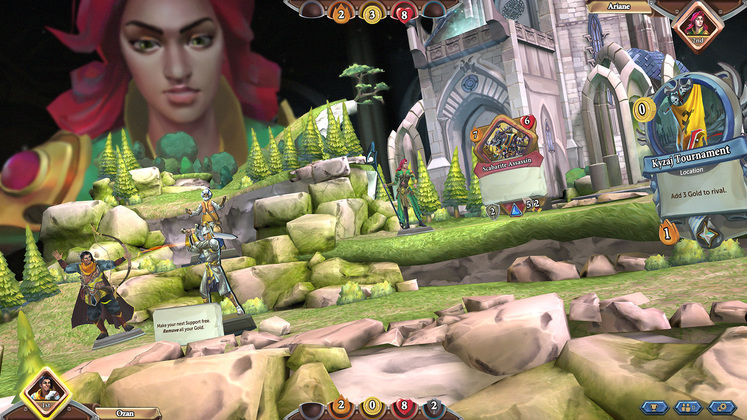
Task: Click Ozan's player portrait
Action: point(45,392)
